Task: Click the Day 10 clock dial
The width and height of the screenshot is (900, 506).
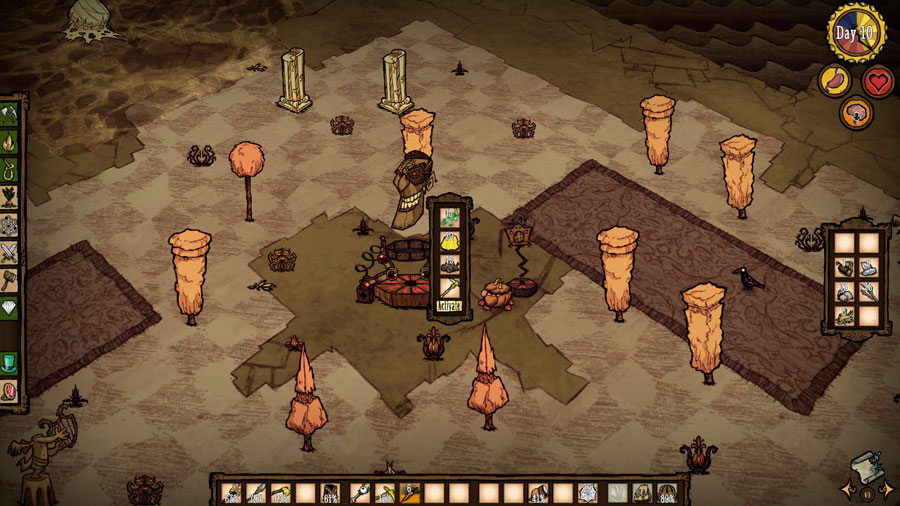Action: [856, 32]
